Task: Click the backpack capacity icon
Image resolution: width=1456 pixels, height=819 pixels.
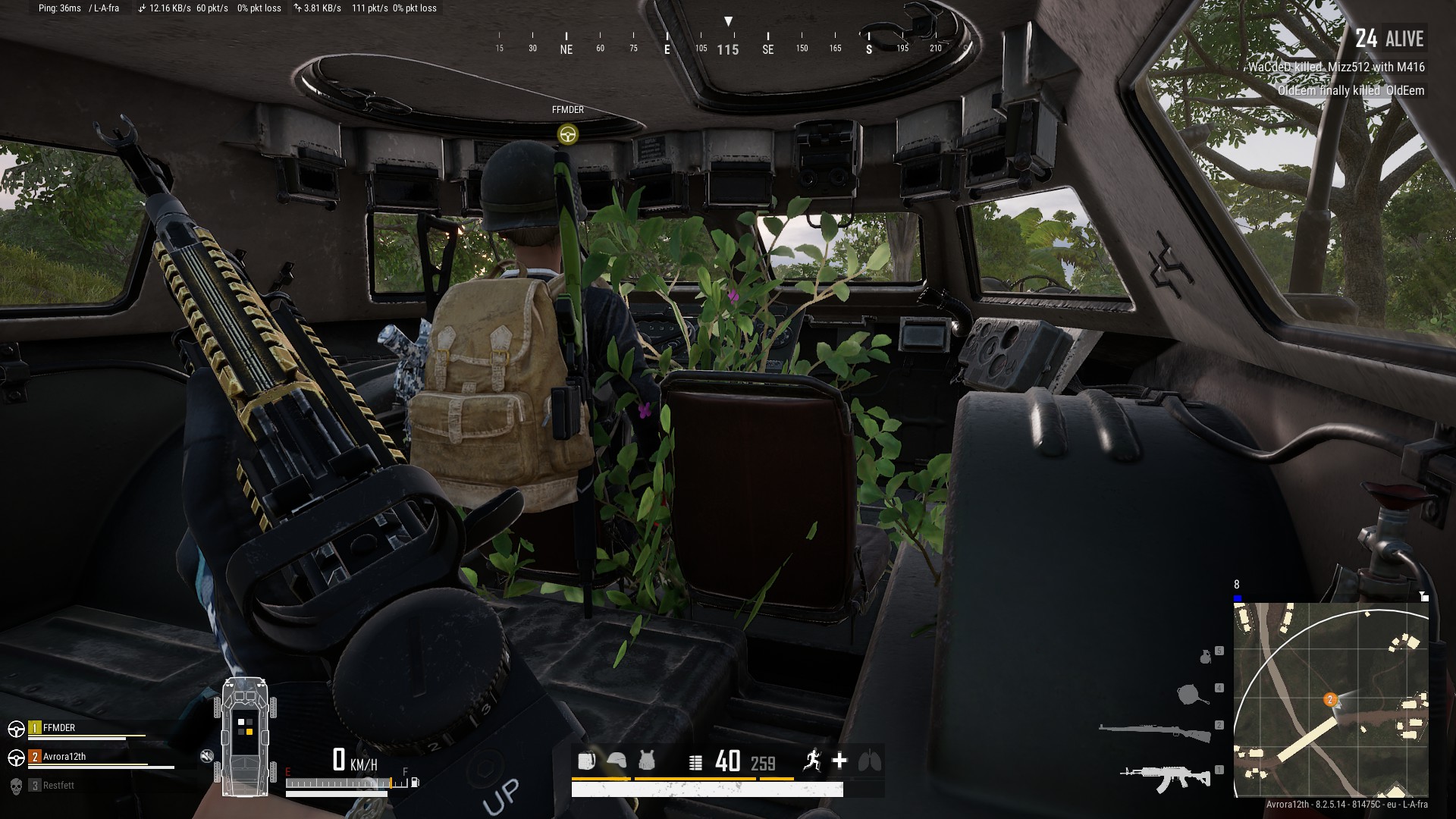Action: (x=586, y=761)
